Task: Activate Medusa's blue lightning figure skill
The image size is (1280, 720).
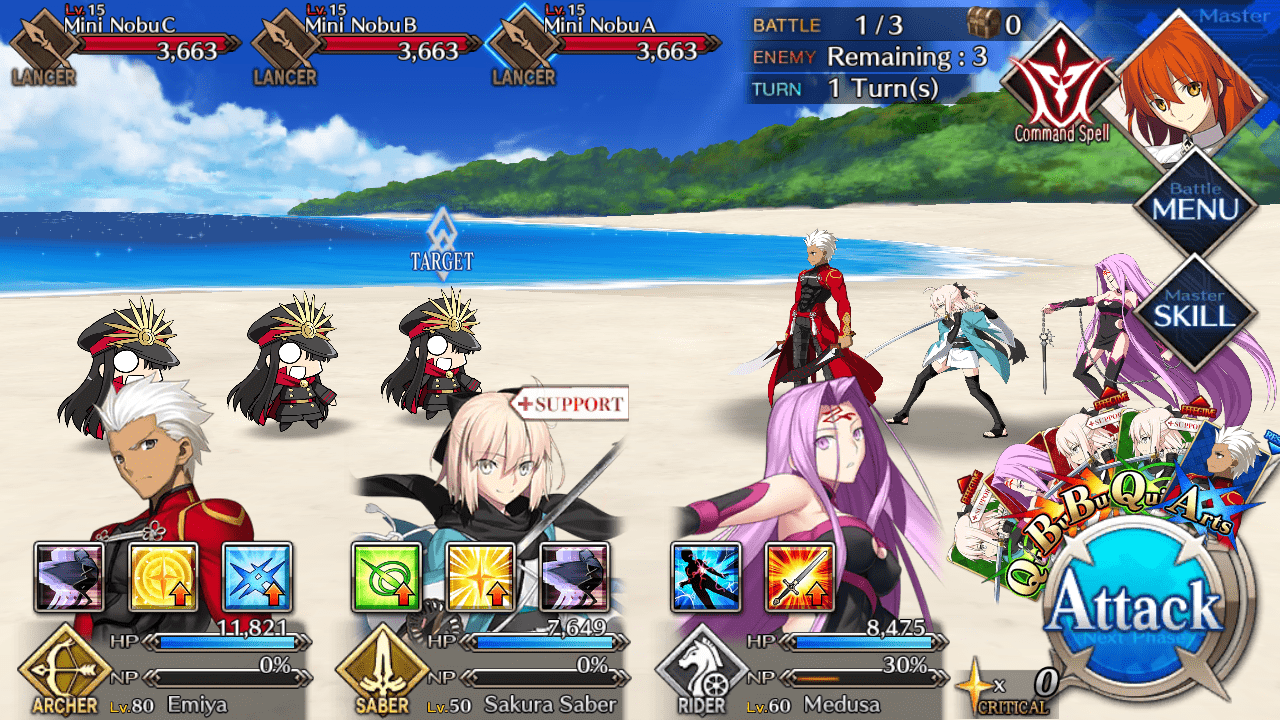Action: 705,577
